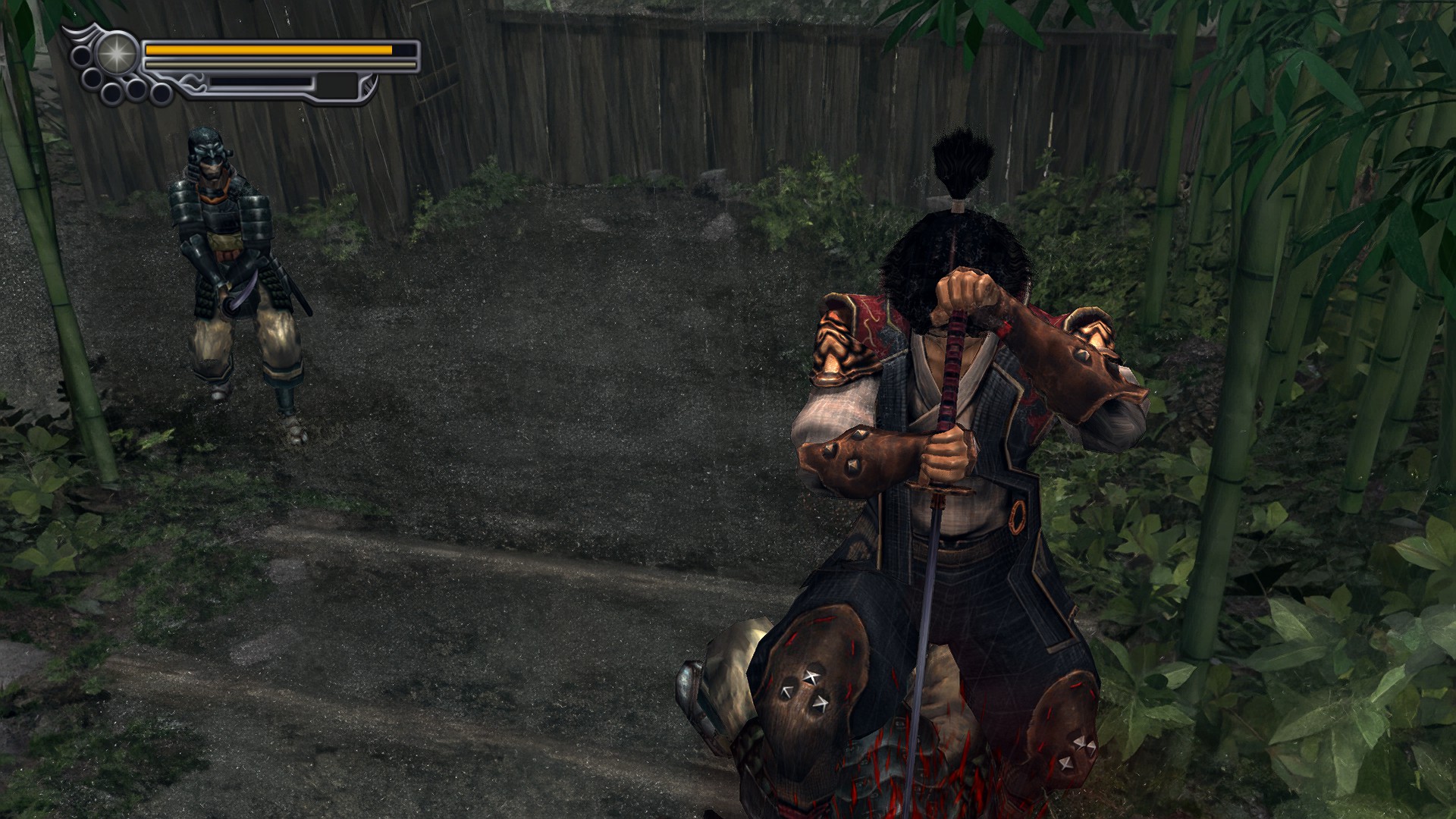The image size is (1456, 819).
Task: Select the yellow health bar
Action: pyautogui.click(x=268, y=50)
